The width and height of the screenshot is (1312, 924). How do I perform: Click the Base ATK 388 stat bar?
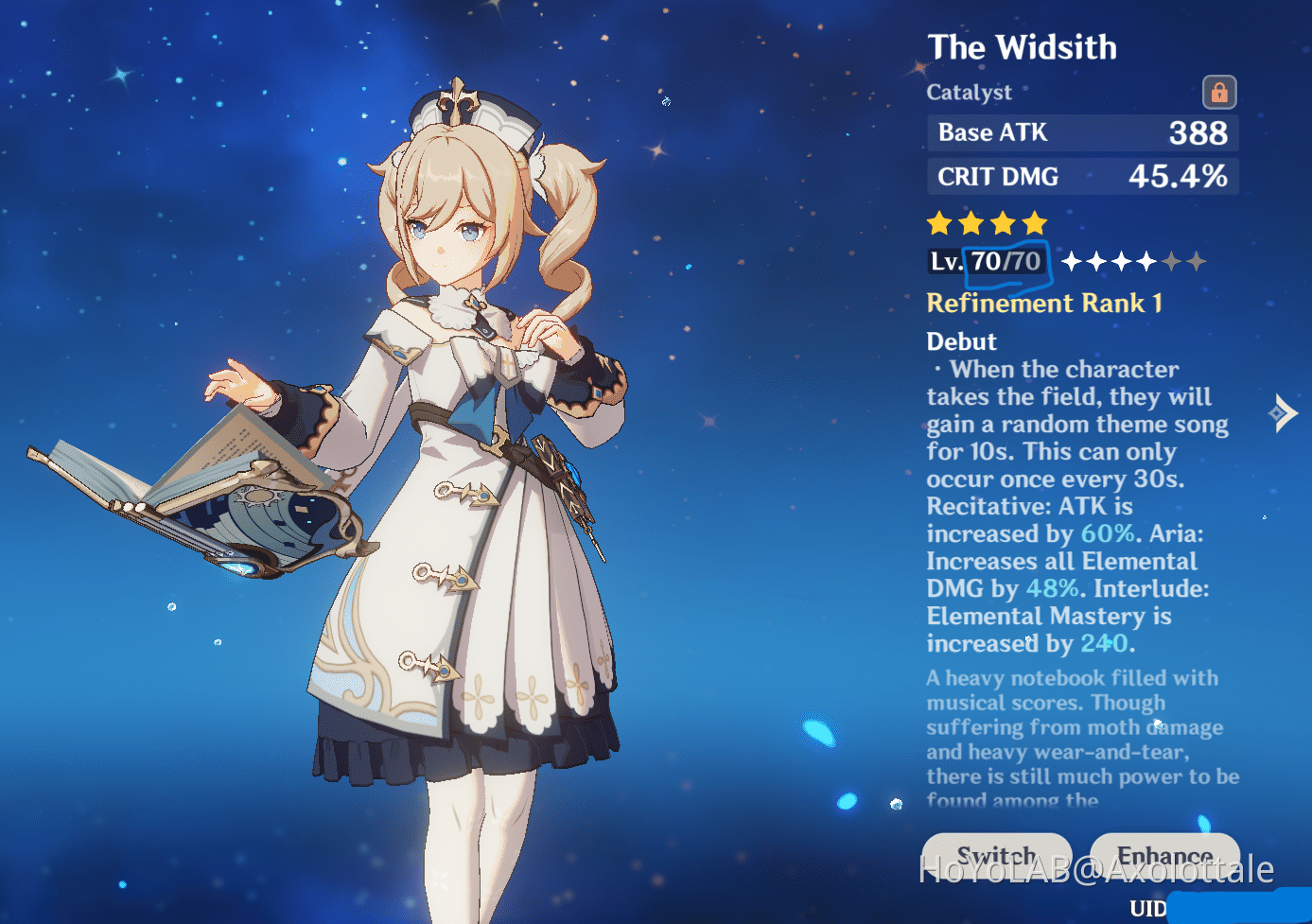coord(1082,132)
